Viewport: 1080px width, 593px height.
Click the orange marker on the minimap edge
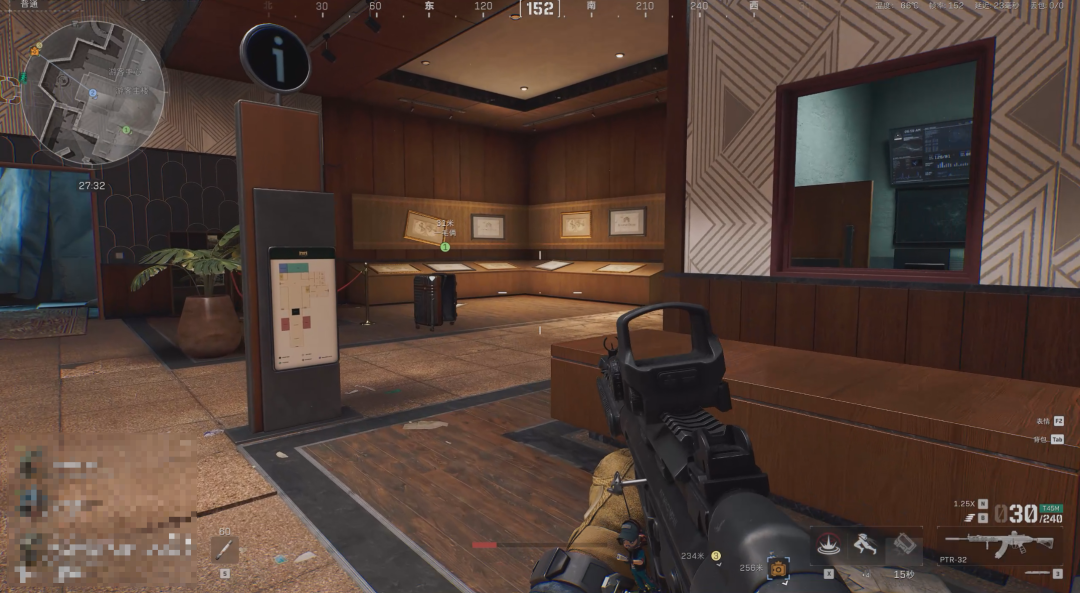[x=36, y=50]
